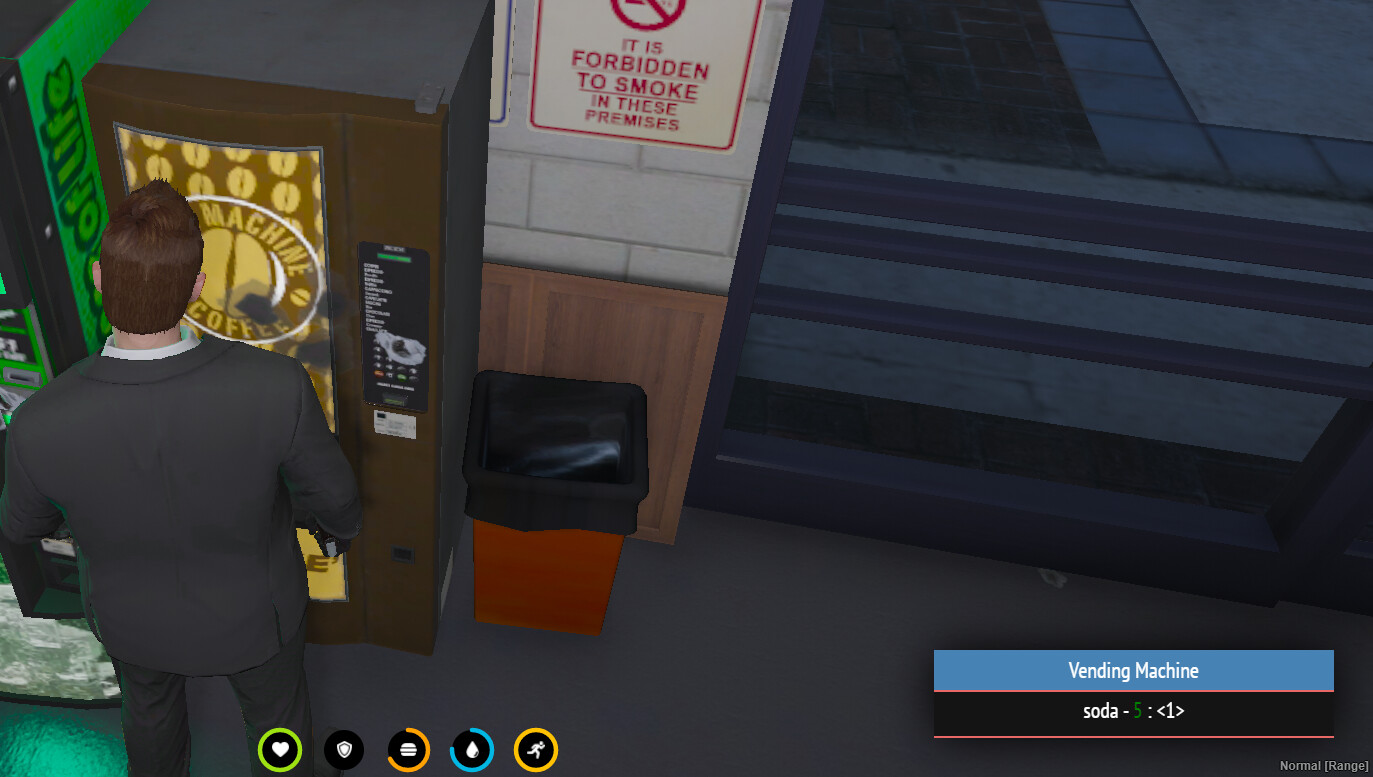Click the orange hunger burger icon
Image resolution: width=1373 pixels, height=777 pixels.
pyautogui.click(x=408, y=749)
